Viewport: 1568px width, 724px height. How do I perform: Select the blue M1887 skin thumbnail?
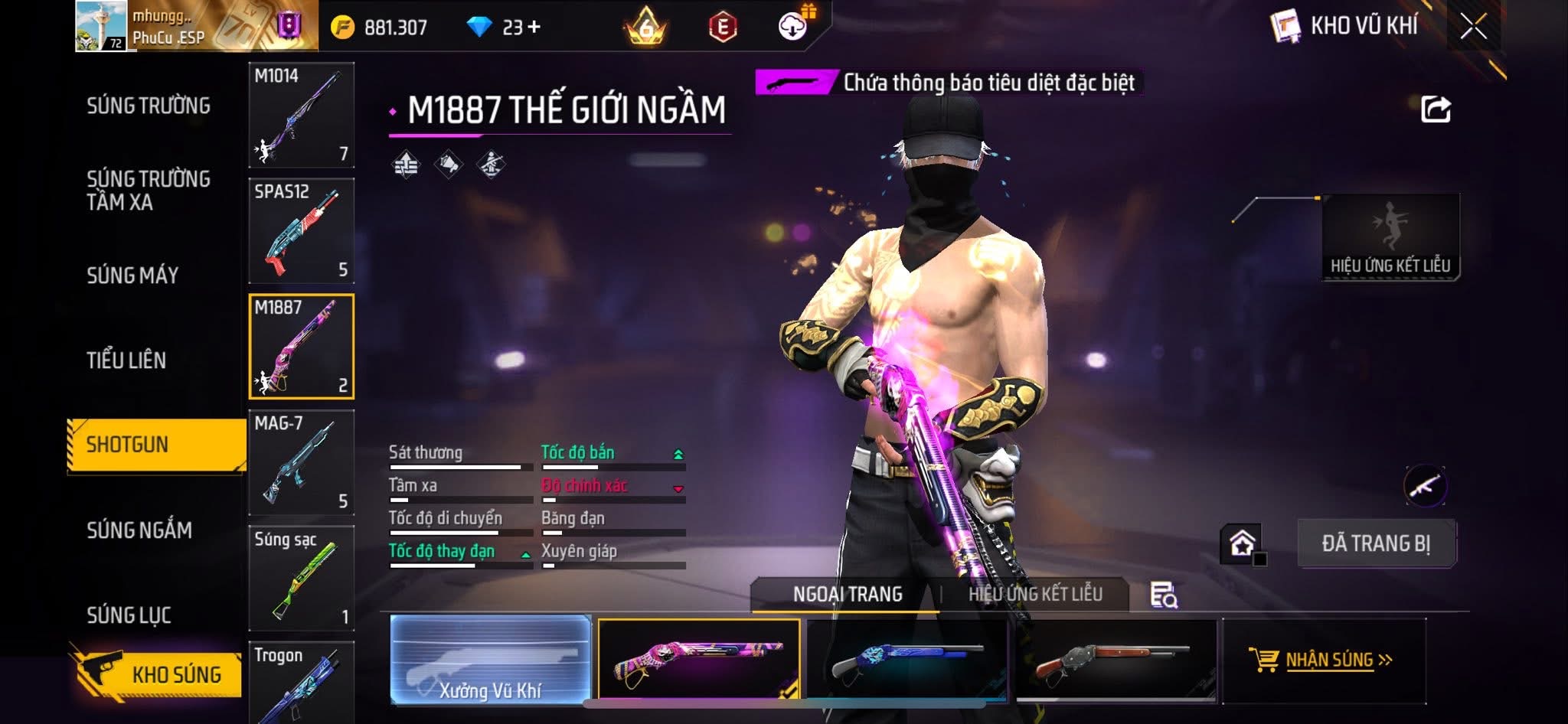click(x=907, y=660)
